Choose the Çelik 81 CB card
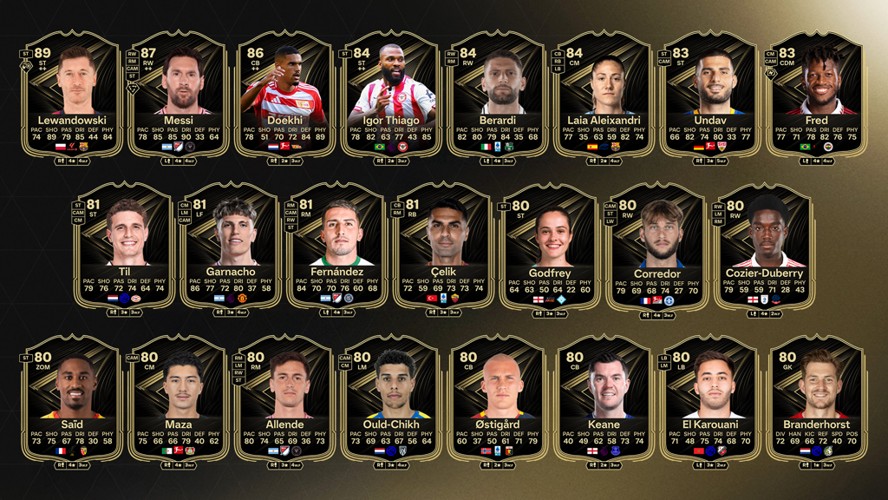This screenshot has height=500, width=888. (x=444, y=247)
